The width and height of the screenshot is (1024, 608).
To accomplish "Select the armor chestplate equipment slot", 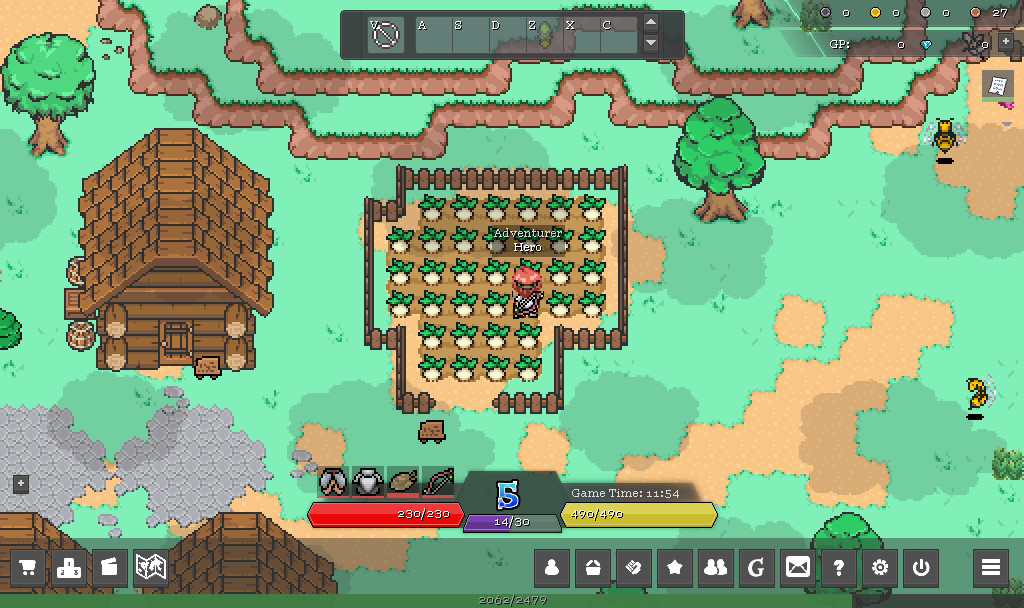I will click(x=367, y=482).
